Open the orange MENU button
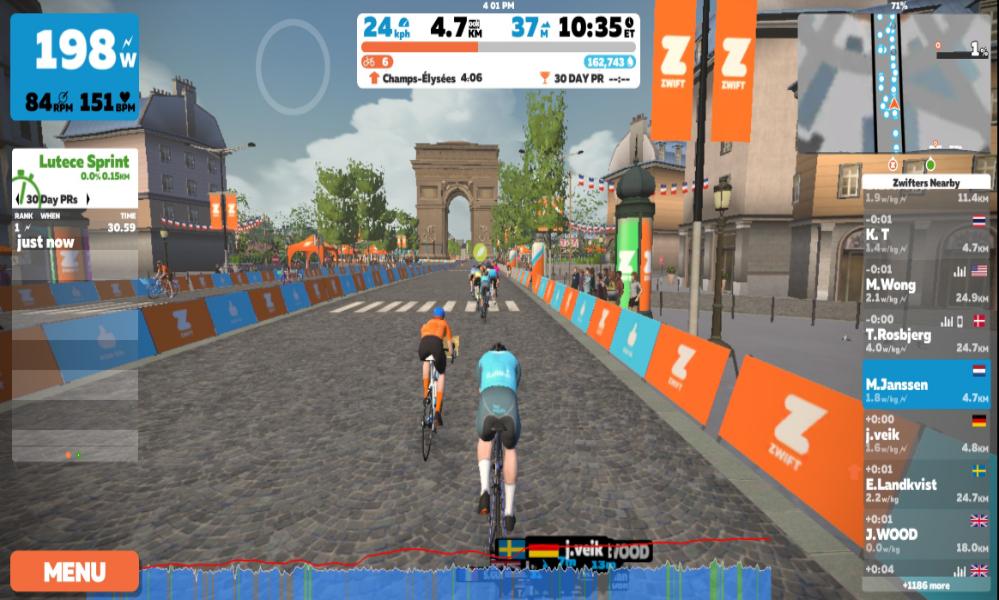 (x=75, y=572)
